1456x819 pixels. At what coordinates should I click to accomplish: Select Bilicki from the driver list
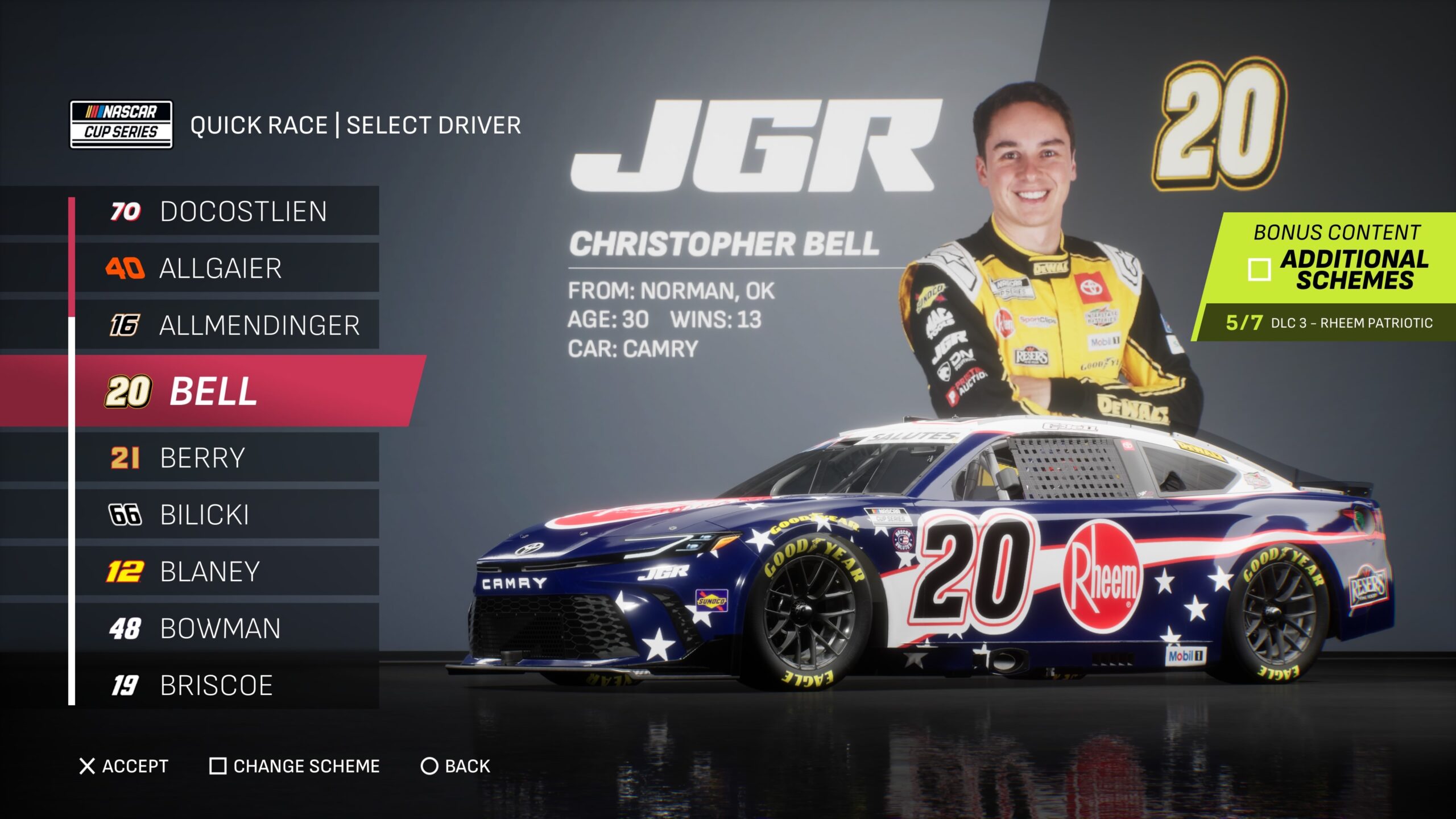pyautogui.click(x=227, y=515)
